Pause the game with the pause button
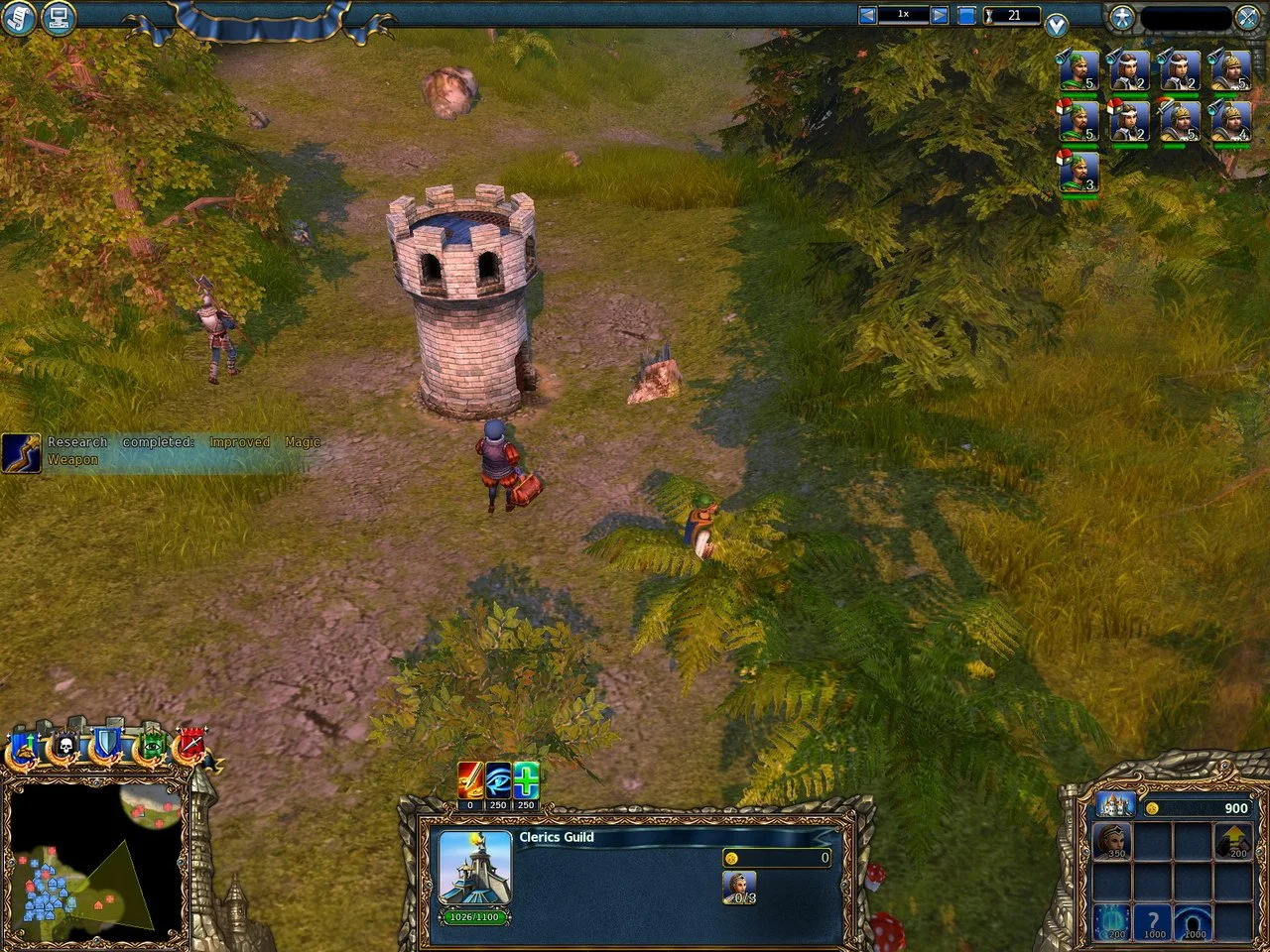1270x952 pixels. coord(966,14)
